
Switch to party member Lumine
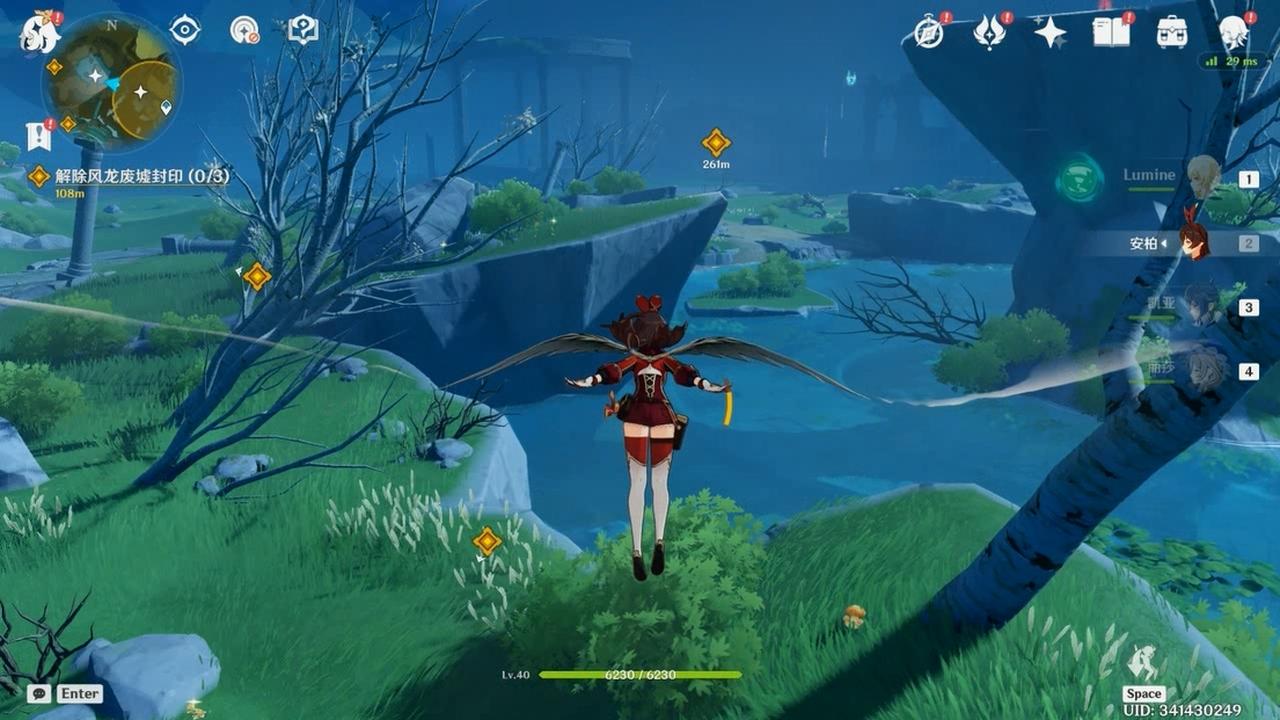pyautogui.click(x=1203, y=177)
